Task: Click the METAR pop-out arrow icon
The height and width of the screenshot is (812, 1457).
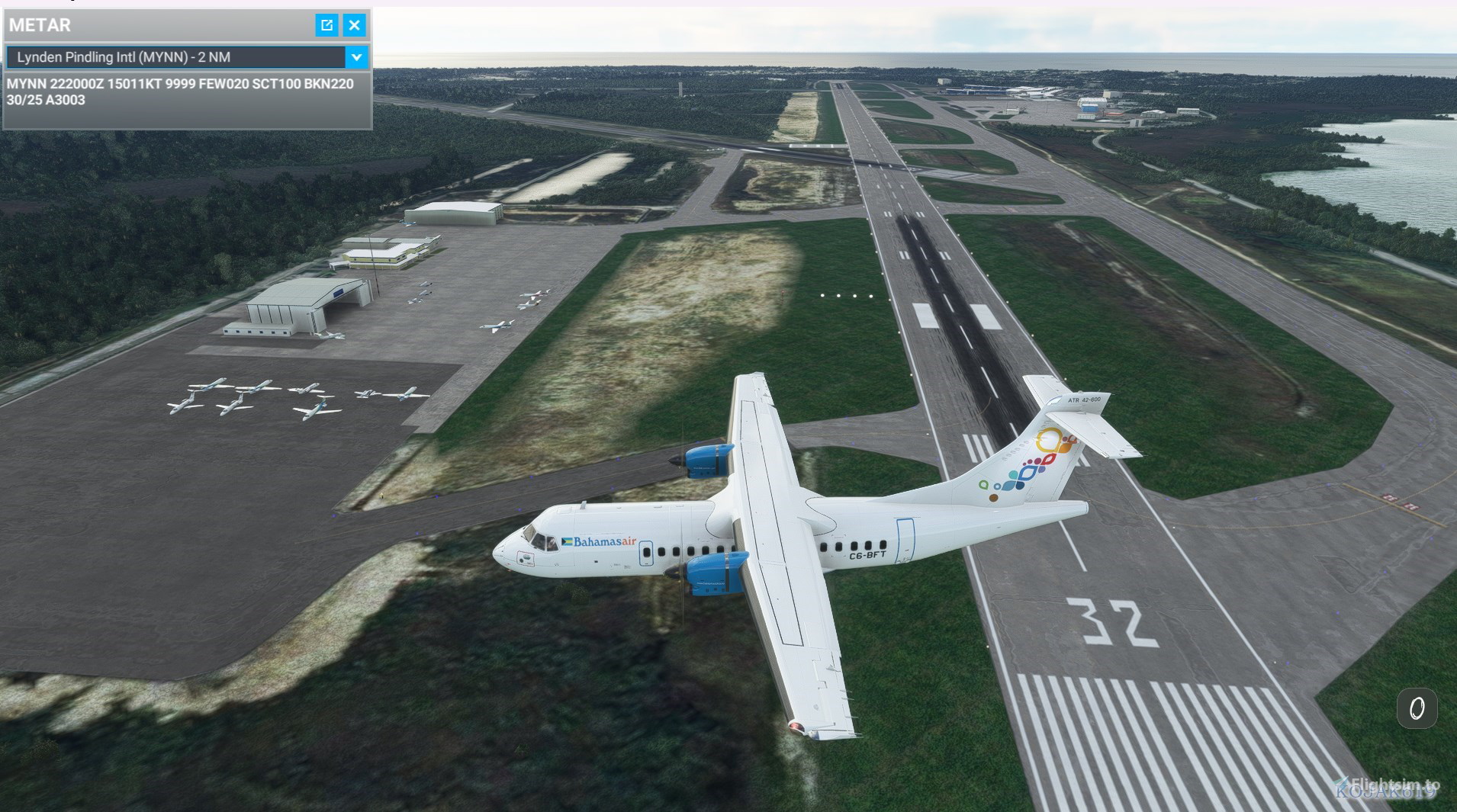Action: point(326,25)
